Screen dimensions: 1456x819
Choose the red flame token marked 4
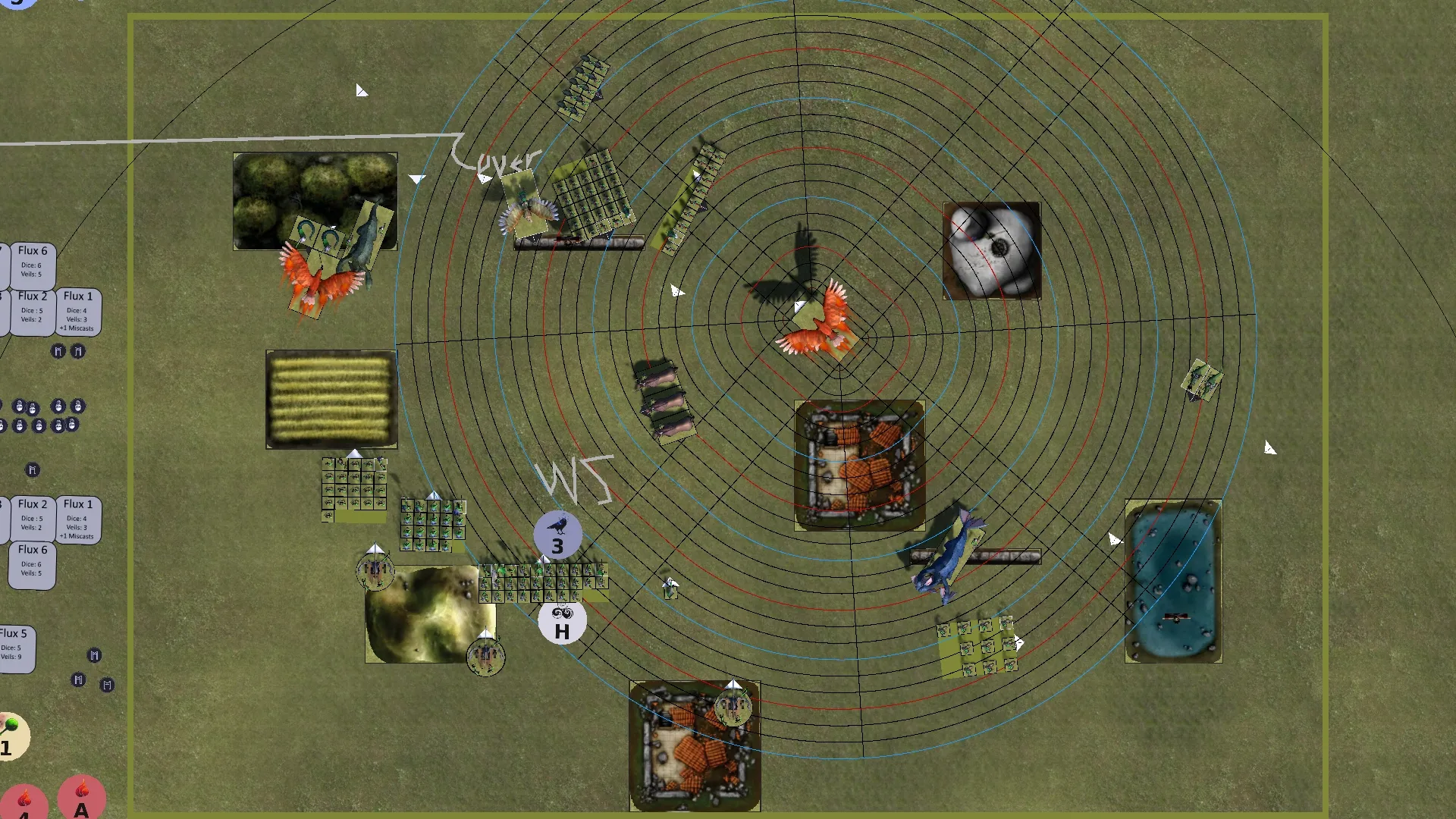click(24, 804)
